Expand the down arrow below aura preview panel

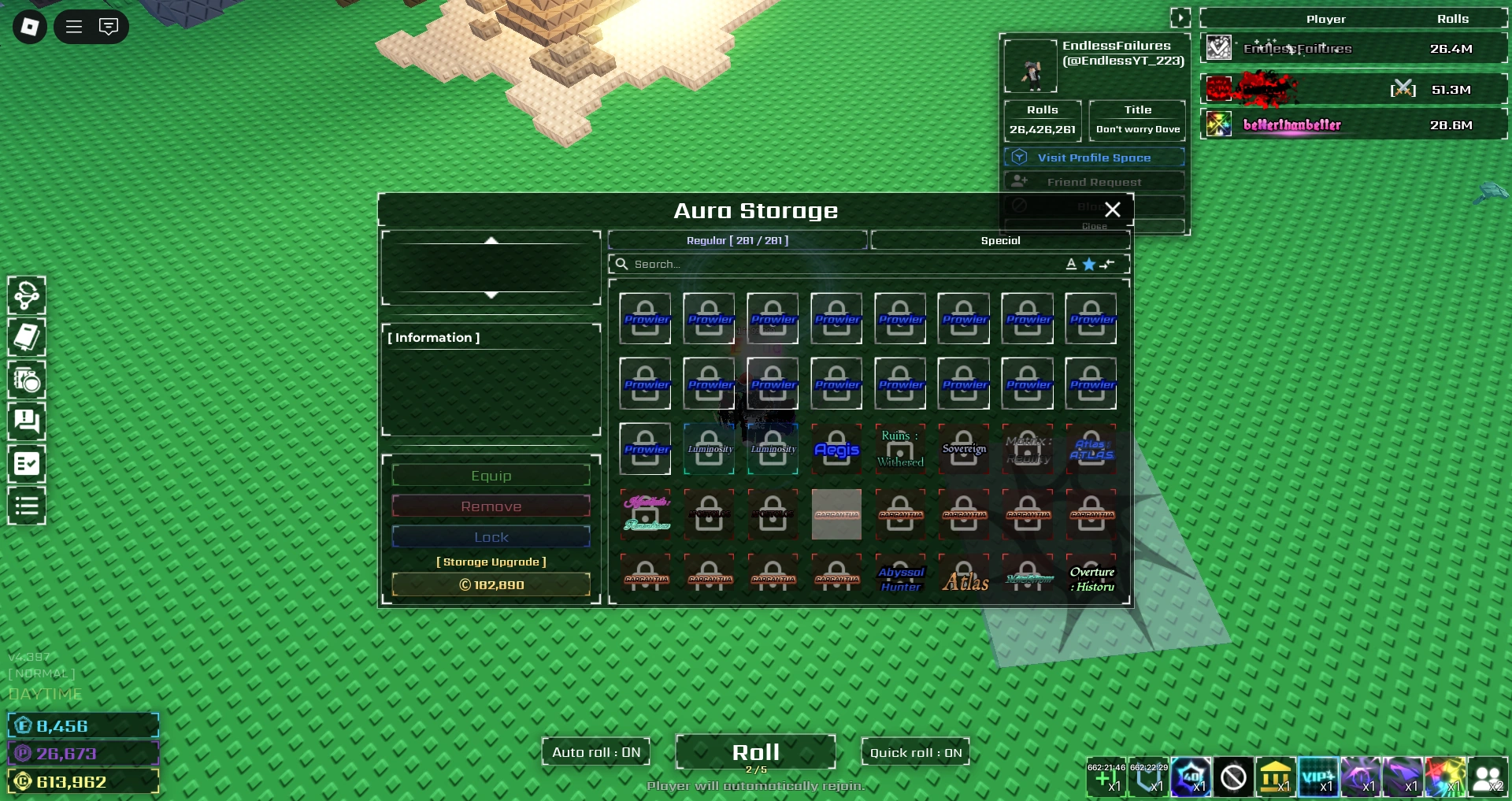[x=491, y=297]
